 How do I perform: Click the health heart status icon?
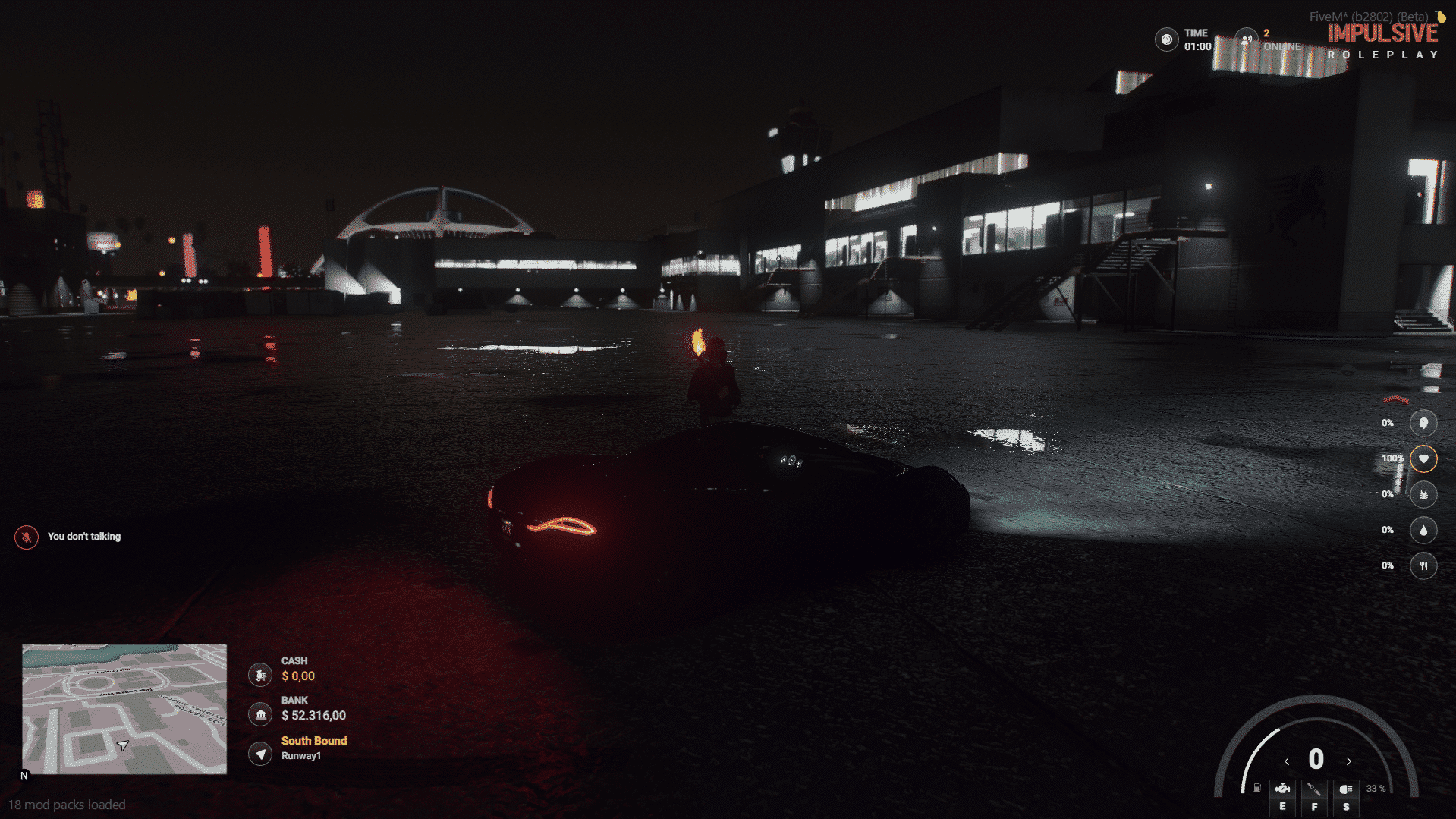click(1423, 458)
